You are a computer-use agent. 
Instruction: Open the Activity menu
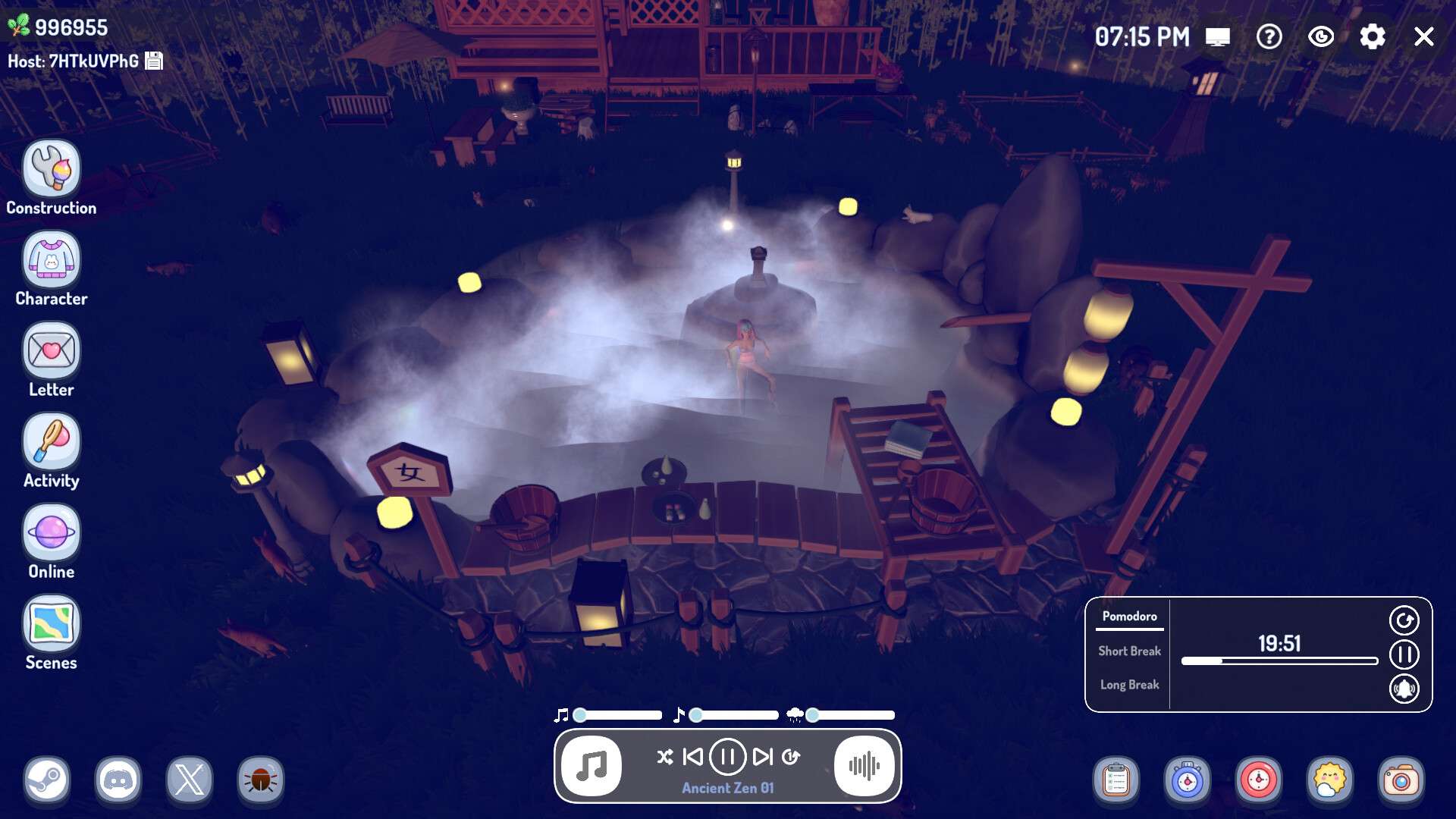(51, 442)
